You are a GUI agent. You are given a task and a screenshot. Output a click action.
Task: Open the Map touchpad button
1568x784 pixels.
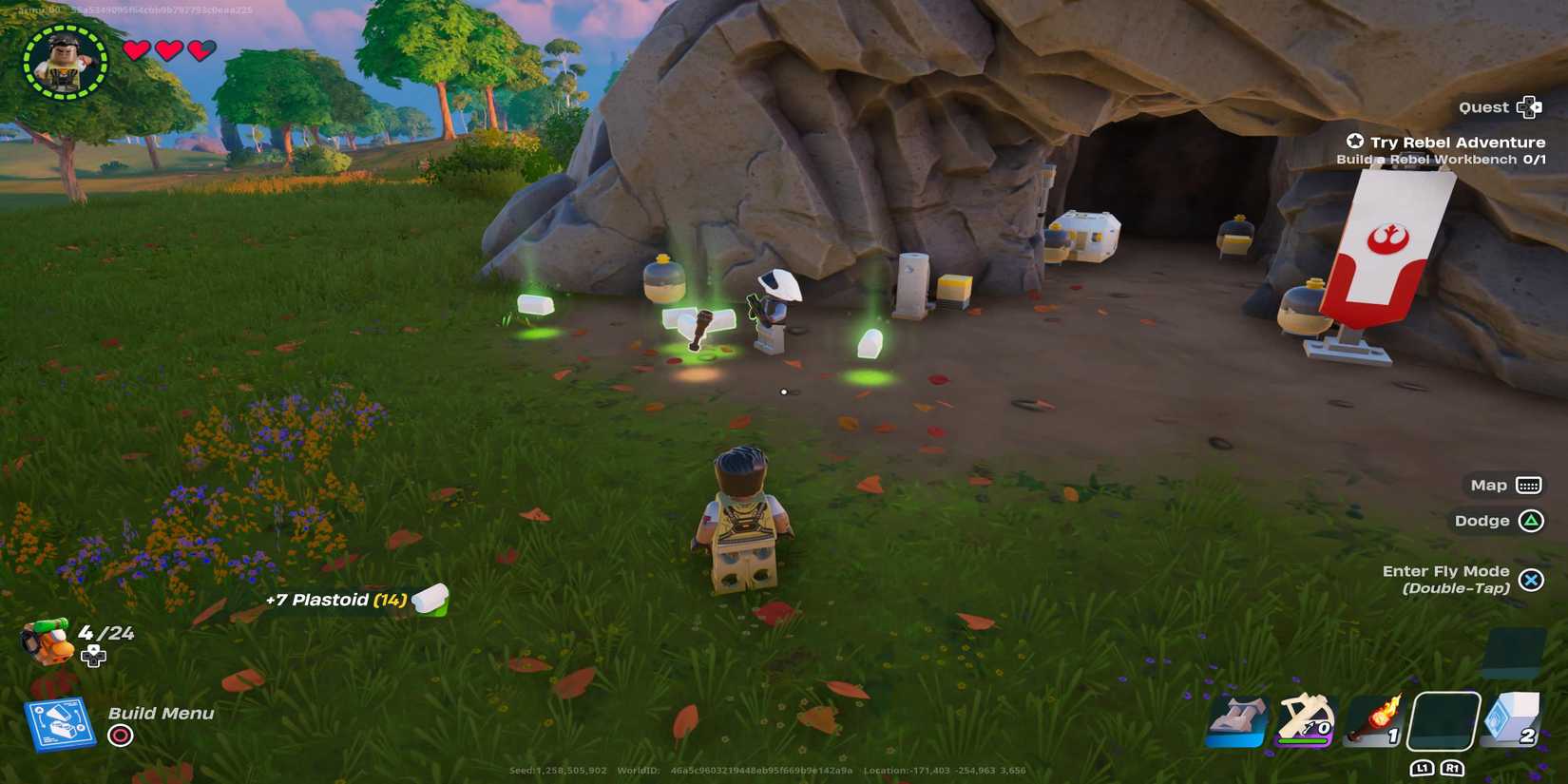pos(1531,485)
